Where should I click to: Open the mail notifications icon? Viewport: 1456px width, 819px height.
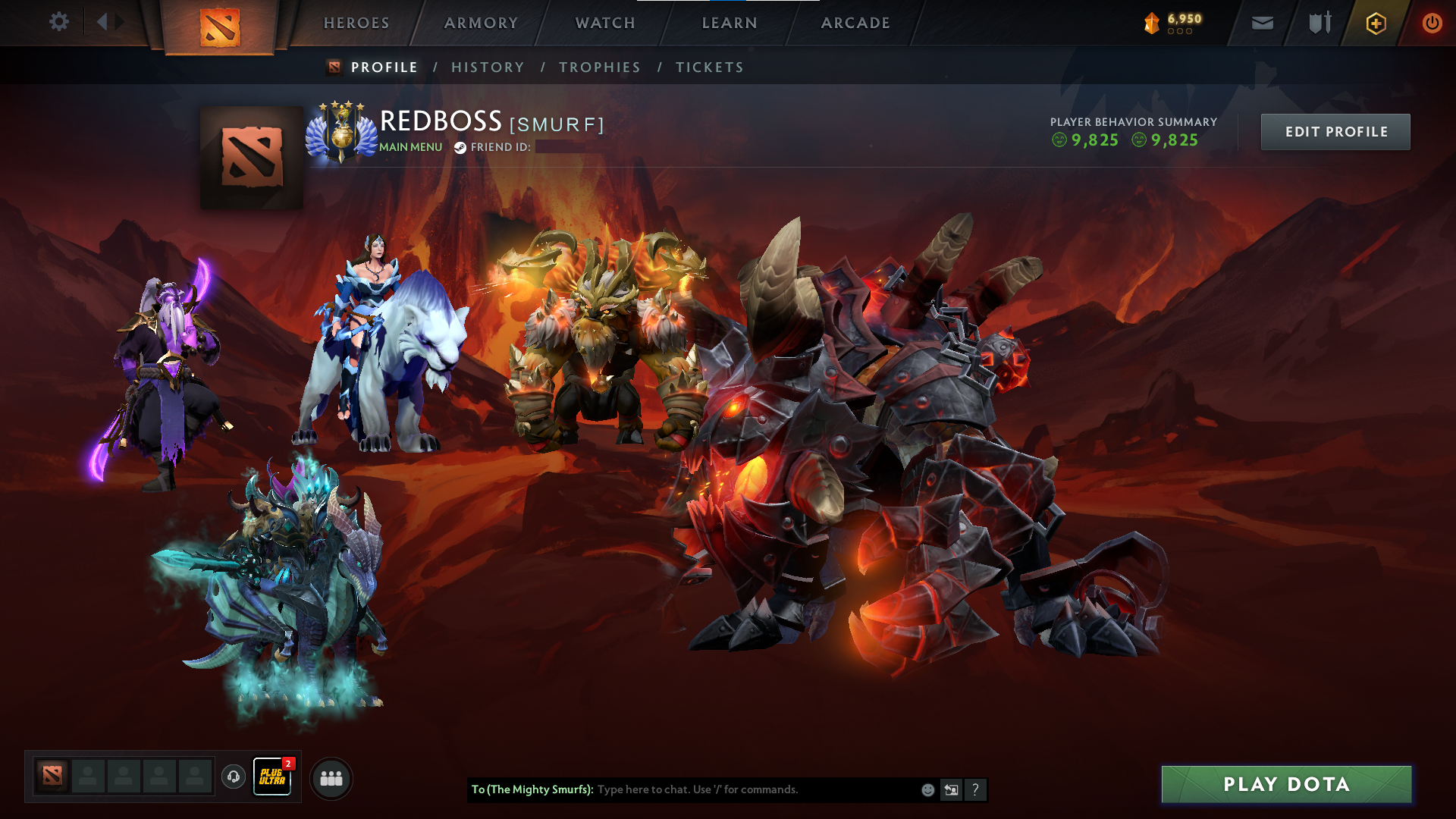[1261, 23]
